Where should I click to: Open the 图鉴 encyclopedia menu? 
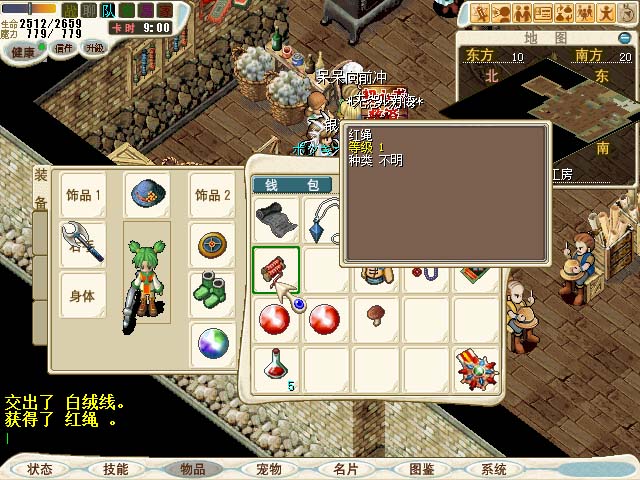pyautogui.click(x=421, y=469)
